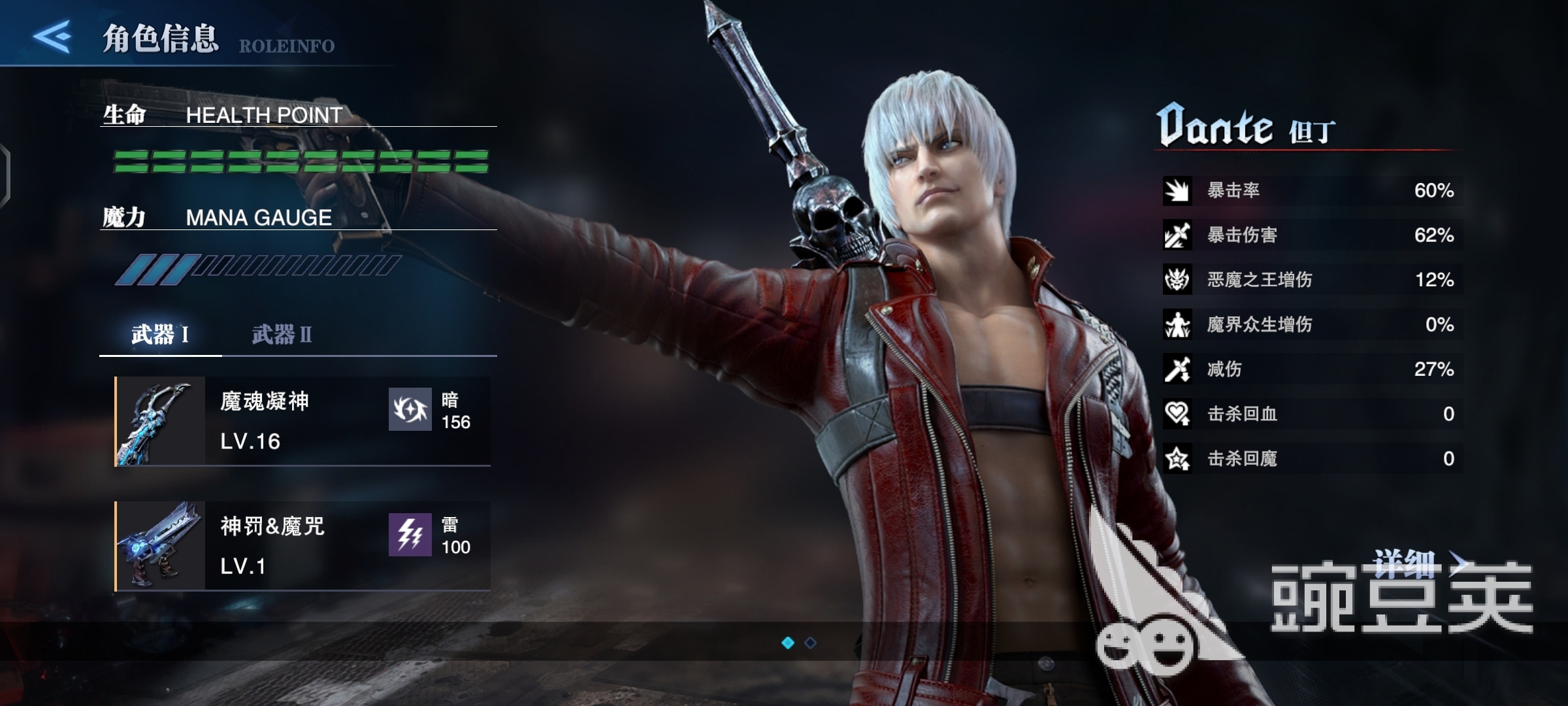Switch to the 武器 II tab
The image size is (1568, 706).
pos(282,335)
